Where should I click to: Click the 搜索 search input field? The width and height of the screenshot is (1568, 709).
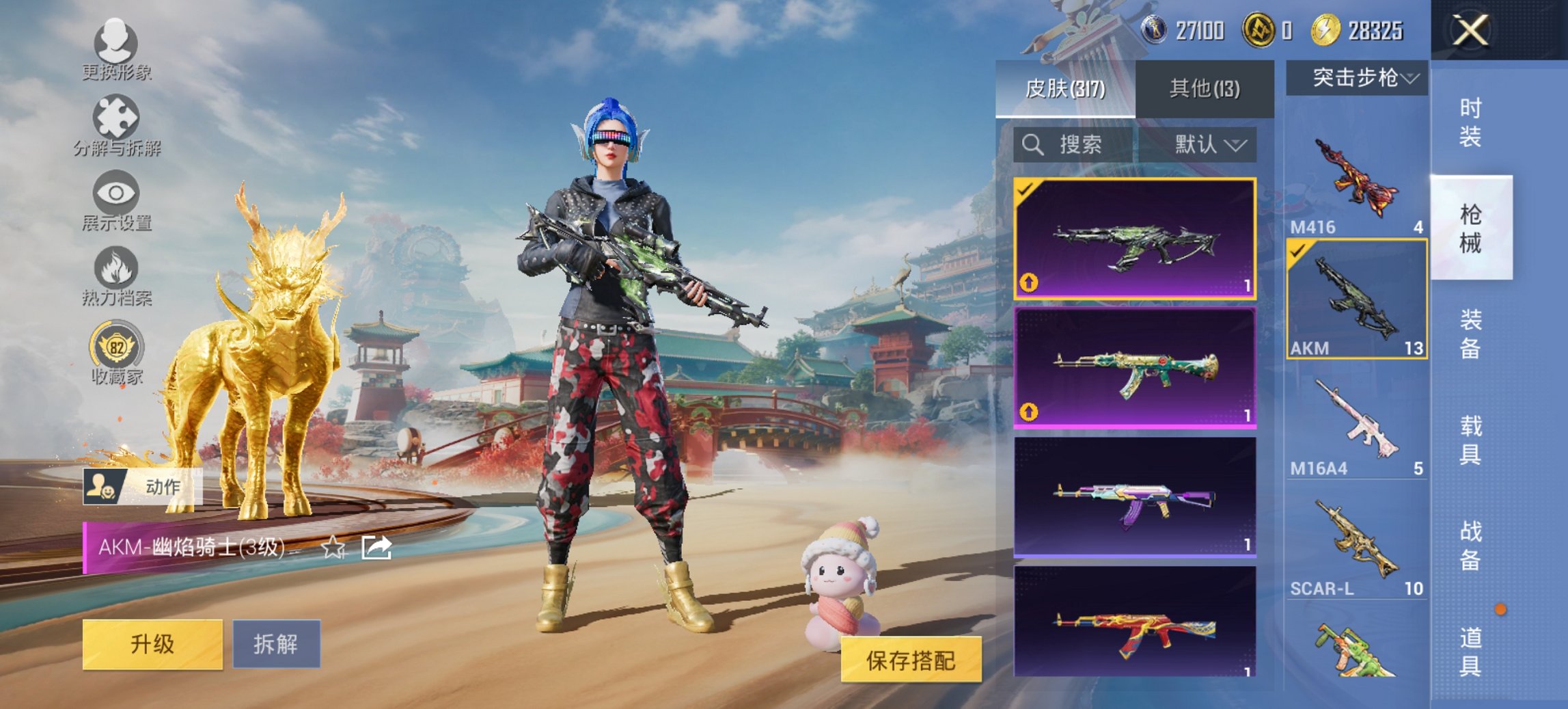coord(1079,145)
